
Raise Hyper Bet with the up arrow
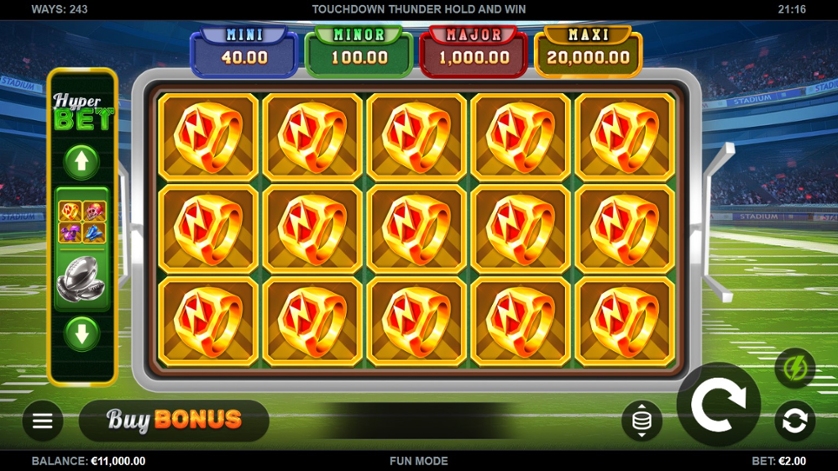coord(82,161)
